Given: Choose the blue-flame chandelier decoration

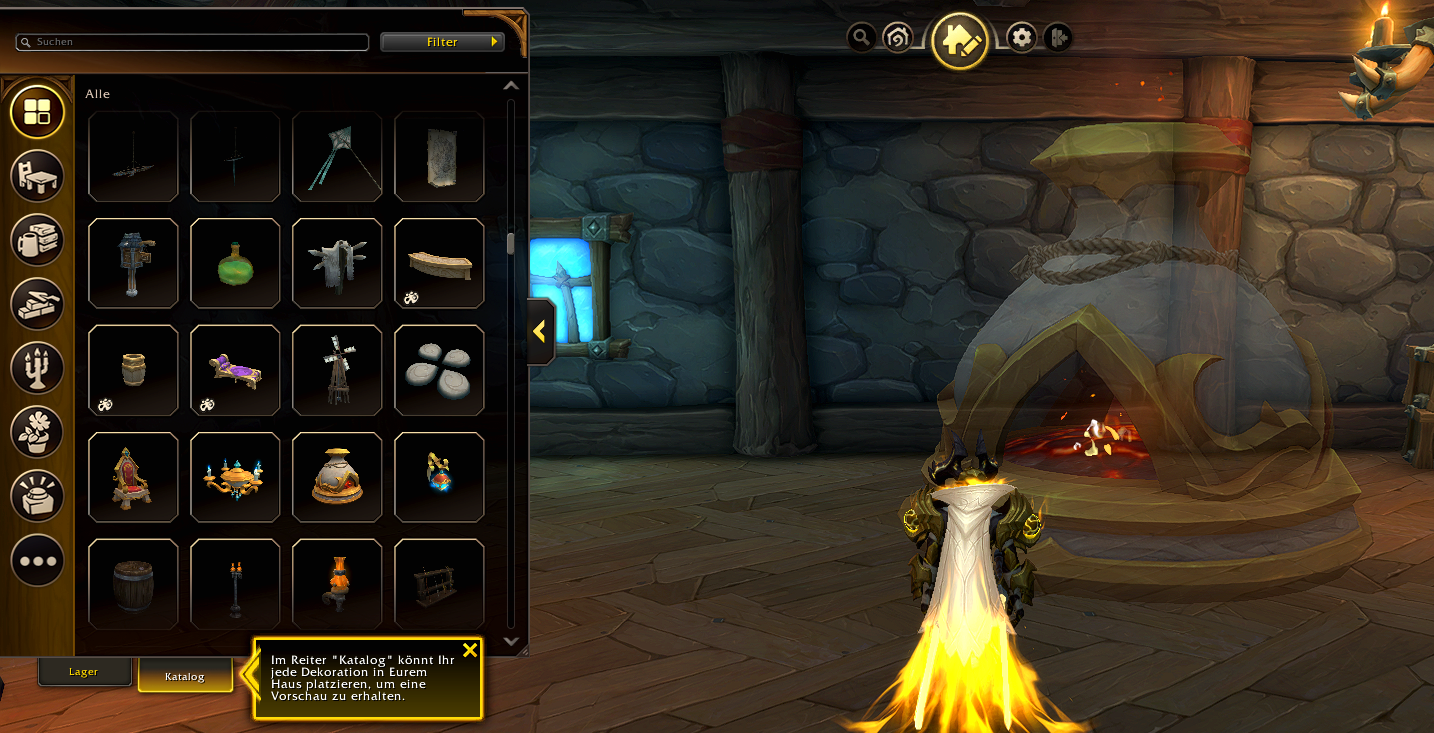Looking at the screenshot, I should pyautogui.click(x=235, y=477).
